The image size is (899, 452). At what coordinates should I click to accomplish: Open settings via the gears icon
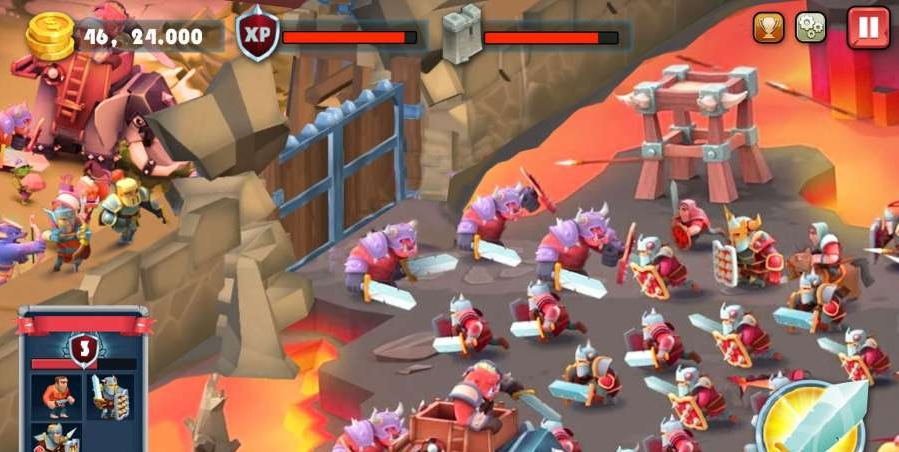[x=810, y=27]
